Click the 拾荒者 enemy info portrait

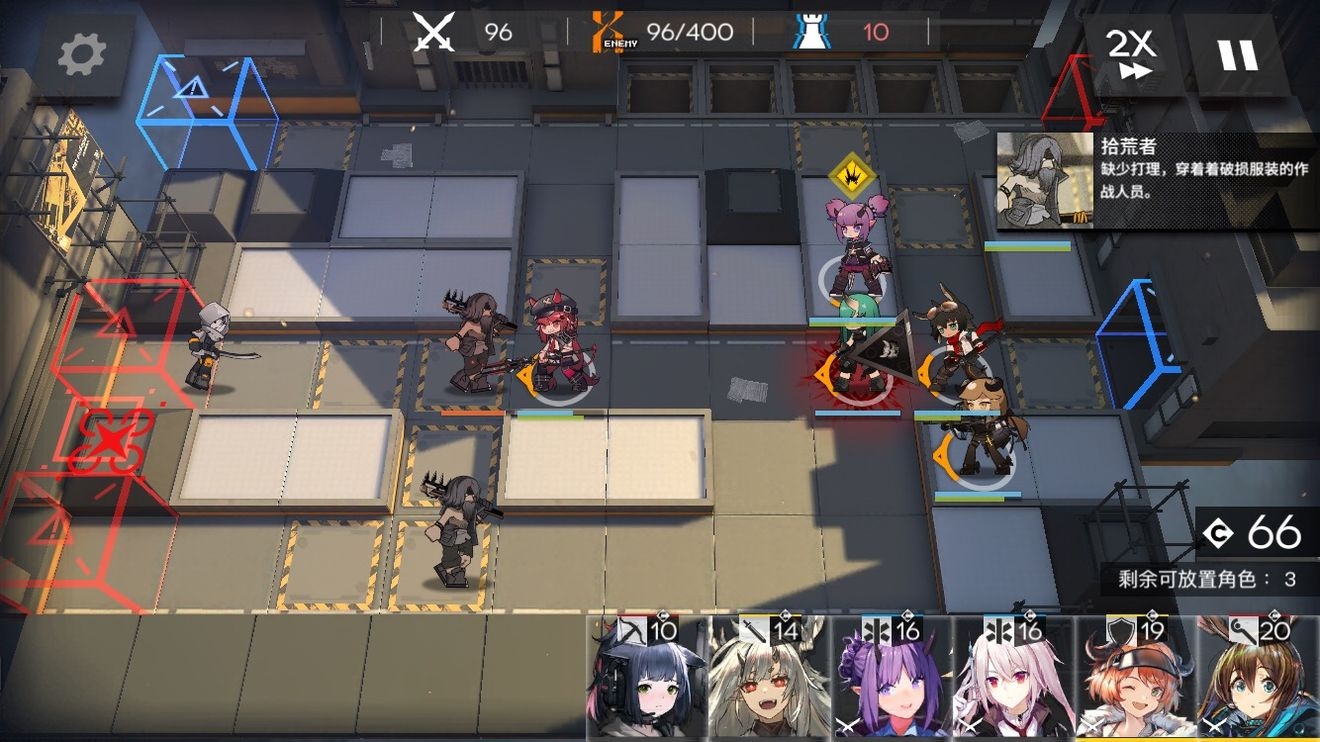[1045, 180]
